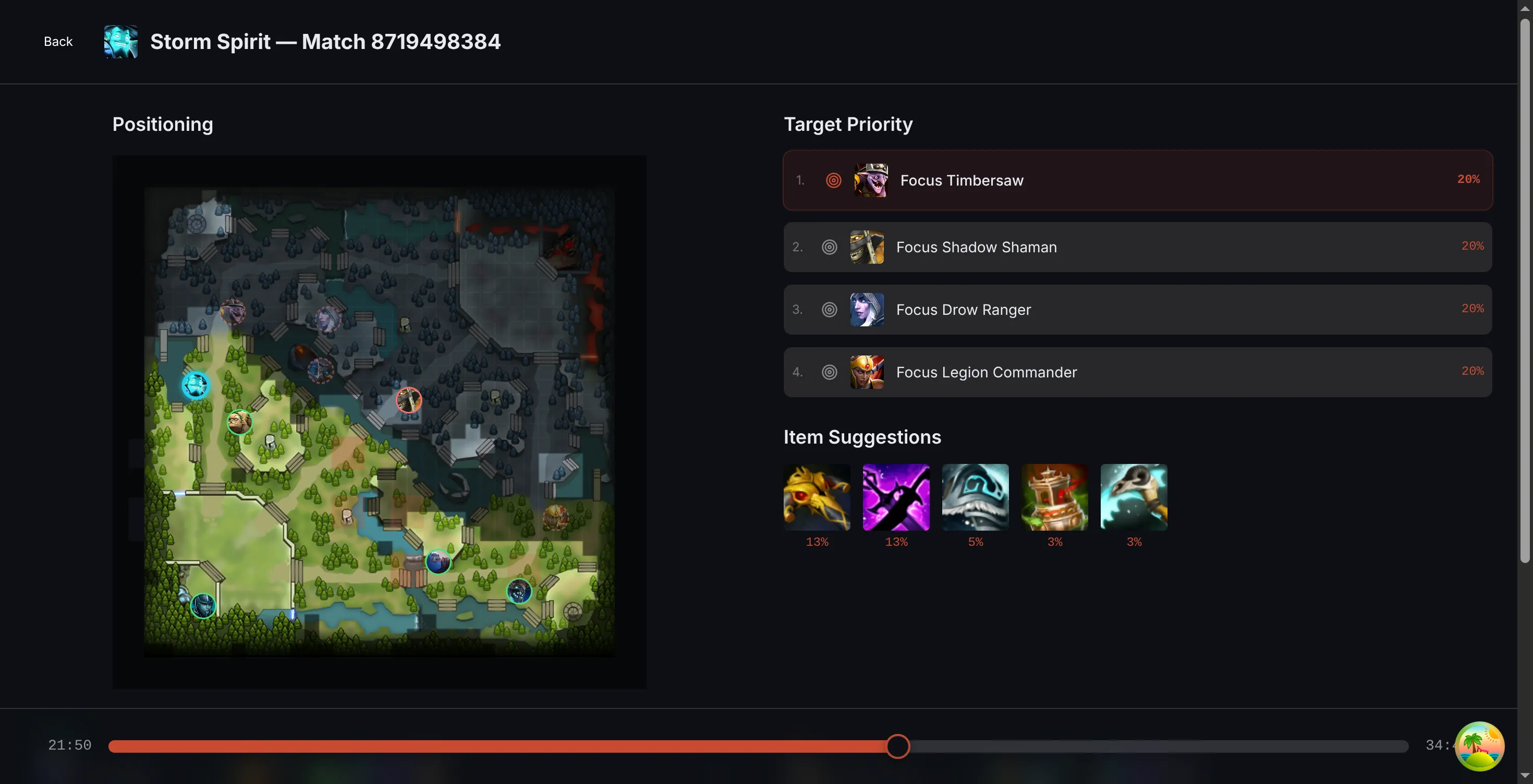Click the bullseye icon on the Legion Commander row
The width and height of the screenshot is (1533, 784).
pyautogui.click(x=830, y=373)
